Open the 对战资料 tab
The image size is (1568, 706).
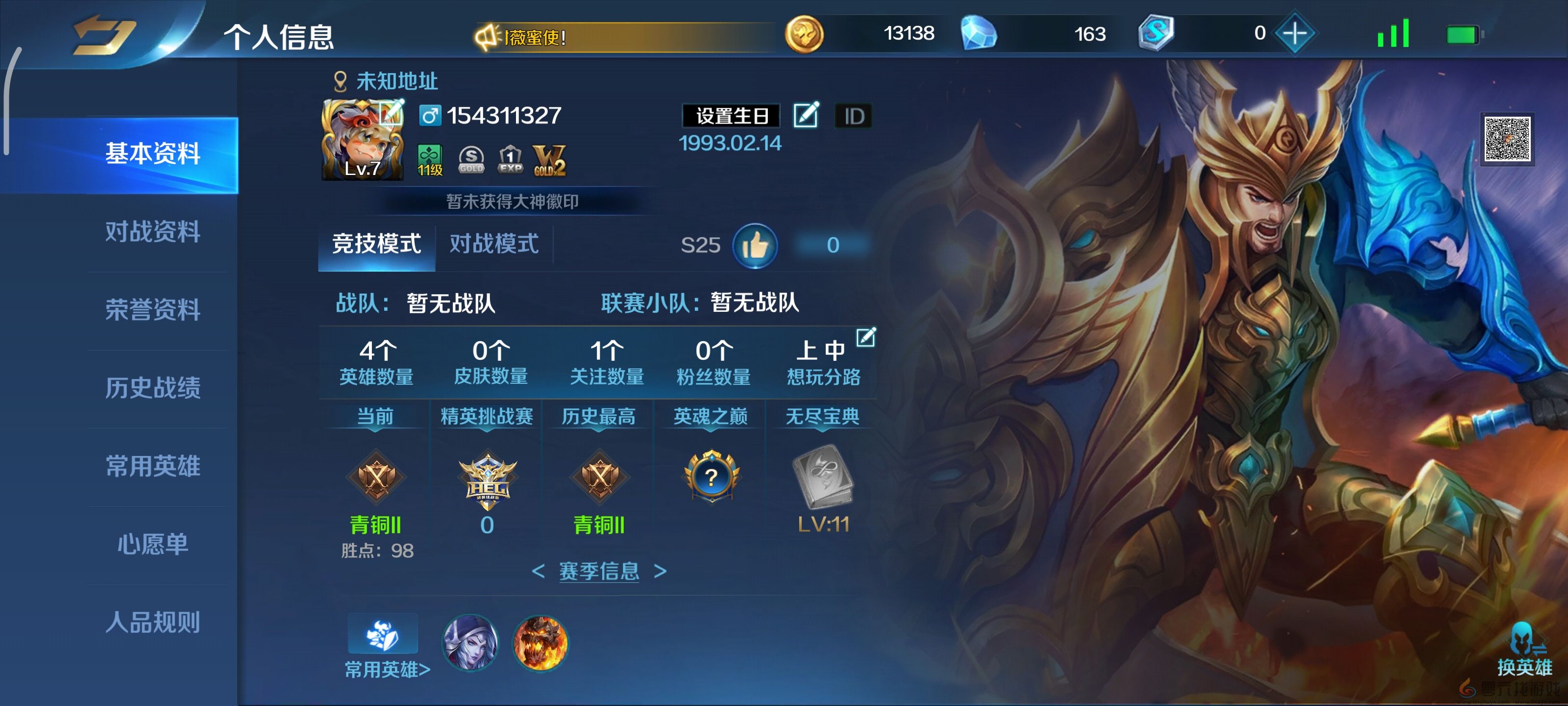[153, 231]
